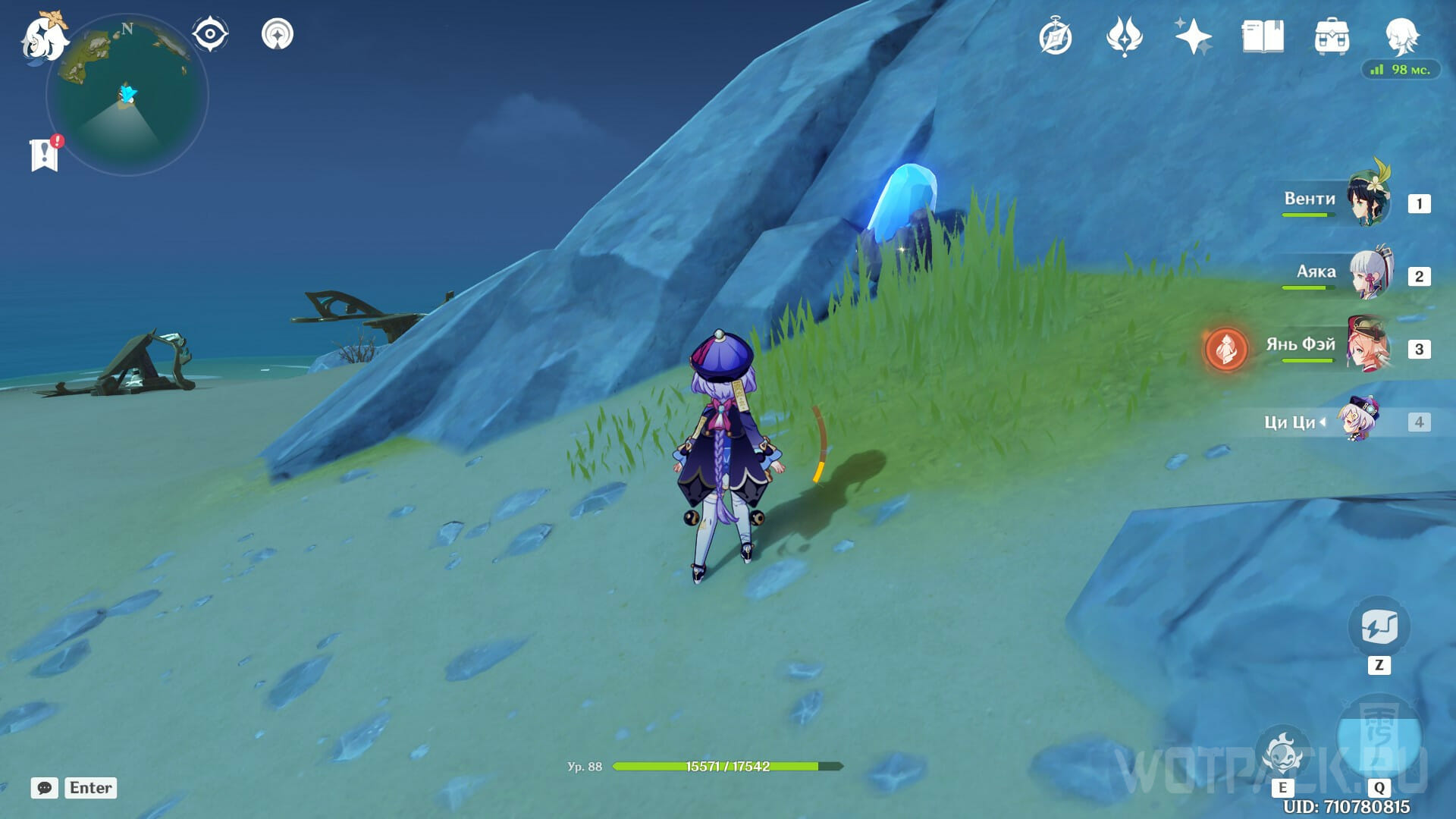Switch to Янь Фэй in party
This screenshot has height=819, width=1456.
pyautogui.click(x=1370, y=346)
